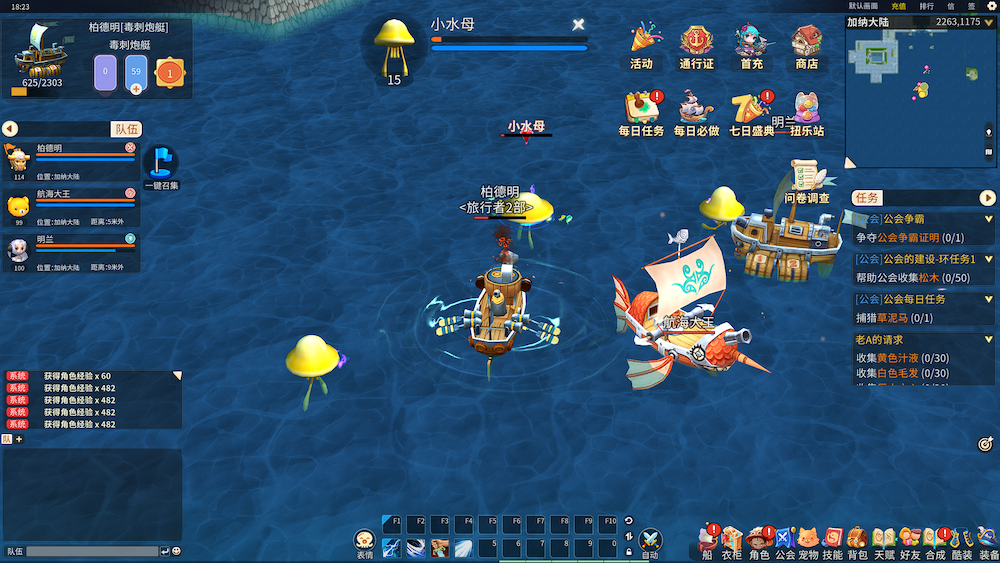Open the 表情 emote menu

coord(365,543)
